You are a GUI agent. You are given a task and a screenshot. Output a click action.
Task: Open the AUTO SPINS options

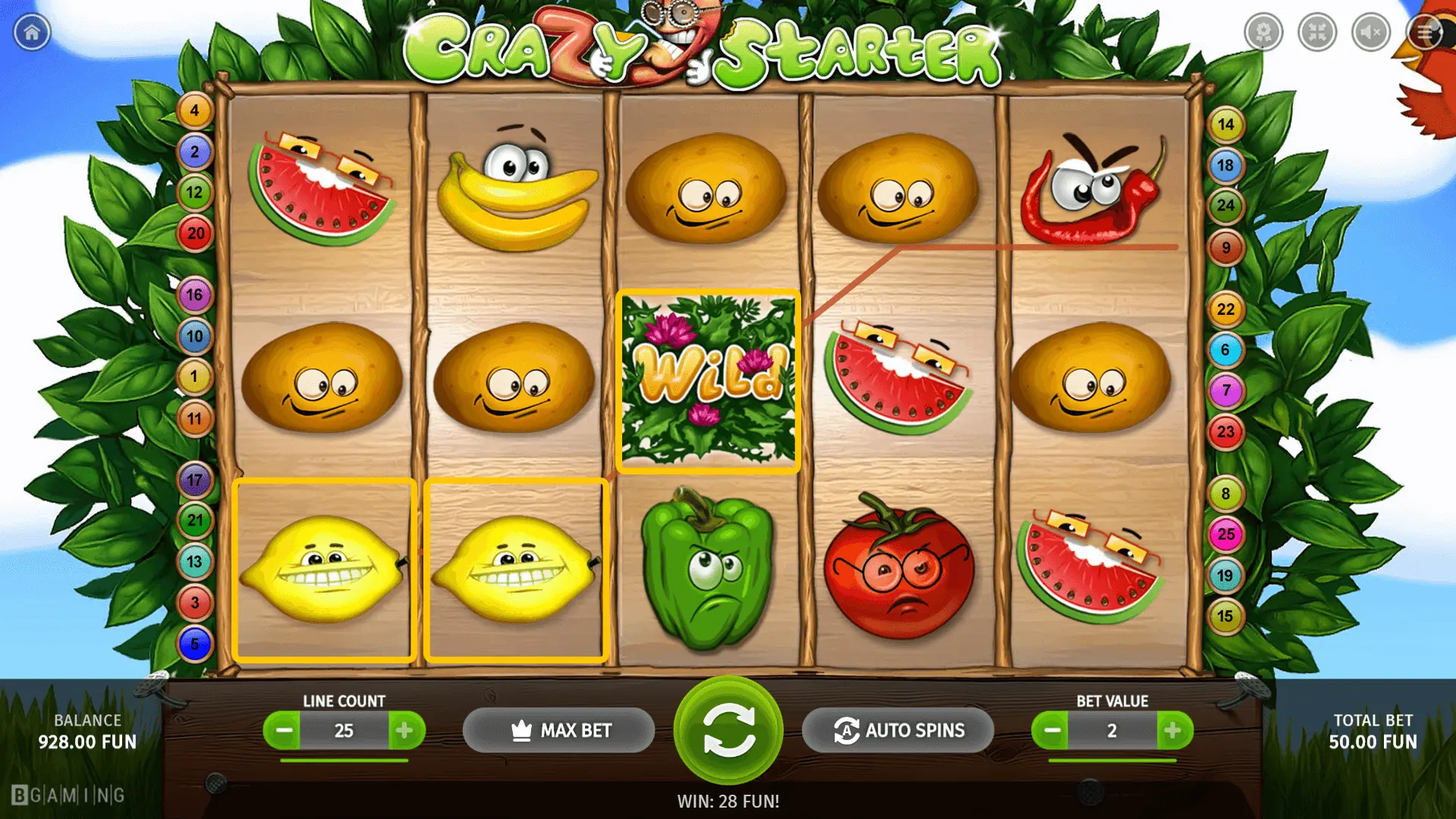[898, 730]
